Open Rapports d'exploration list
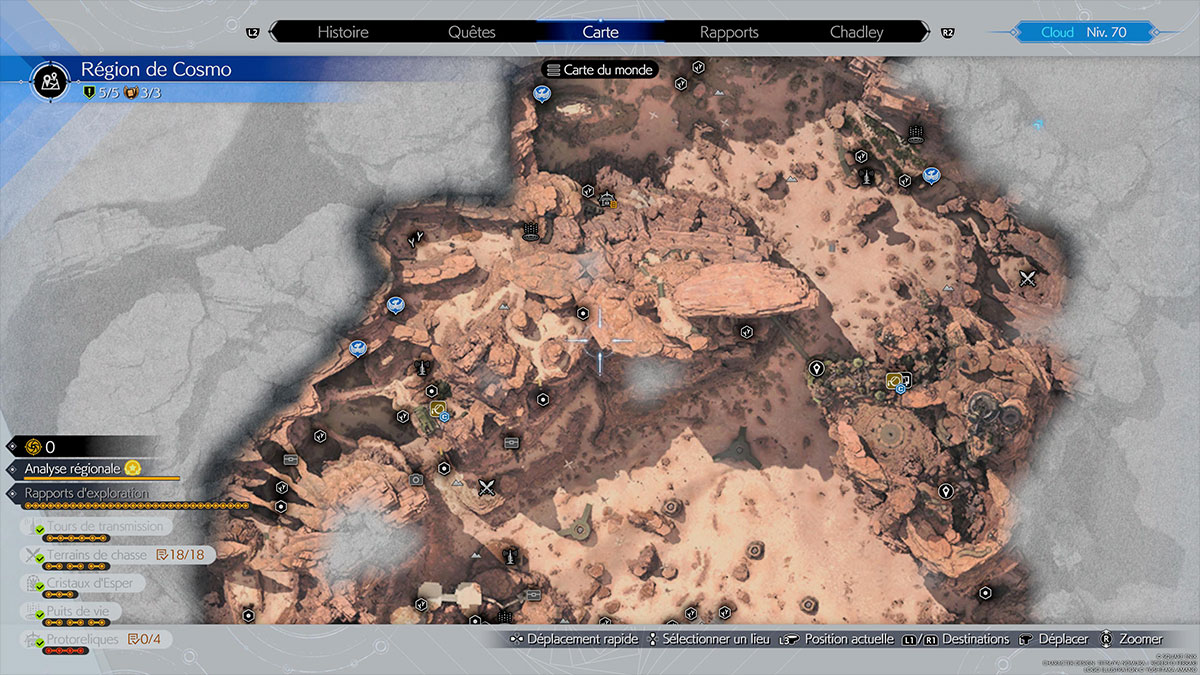The image size is (1200, 675). click(x=87, y=493)
